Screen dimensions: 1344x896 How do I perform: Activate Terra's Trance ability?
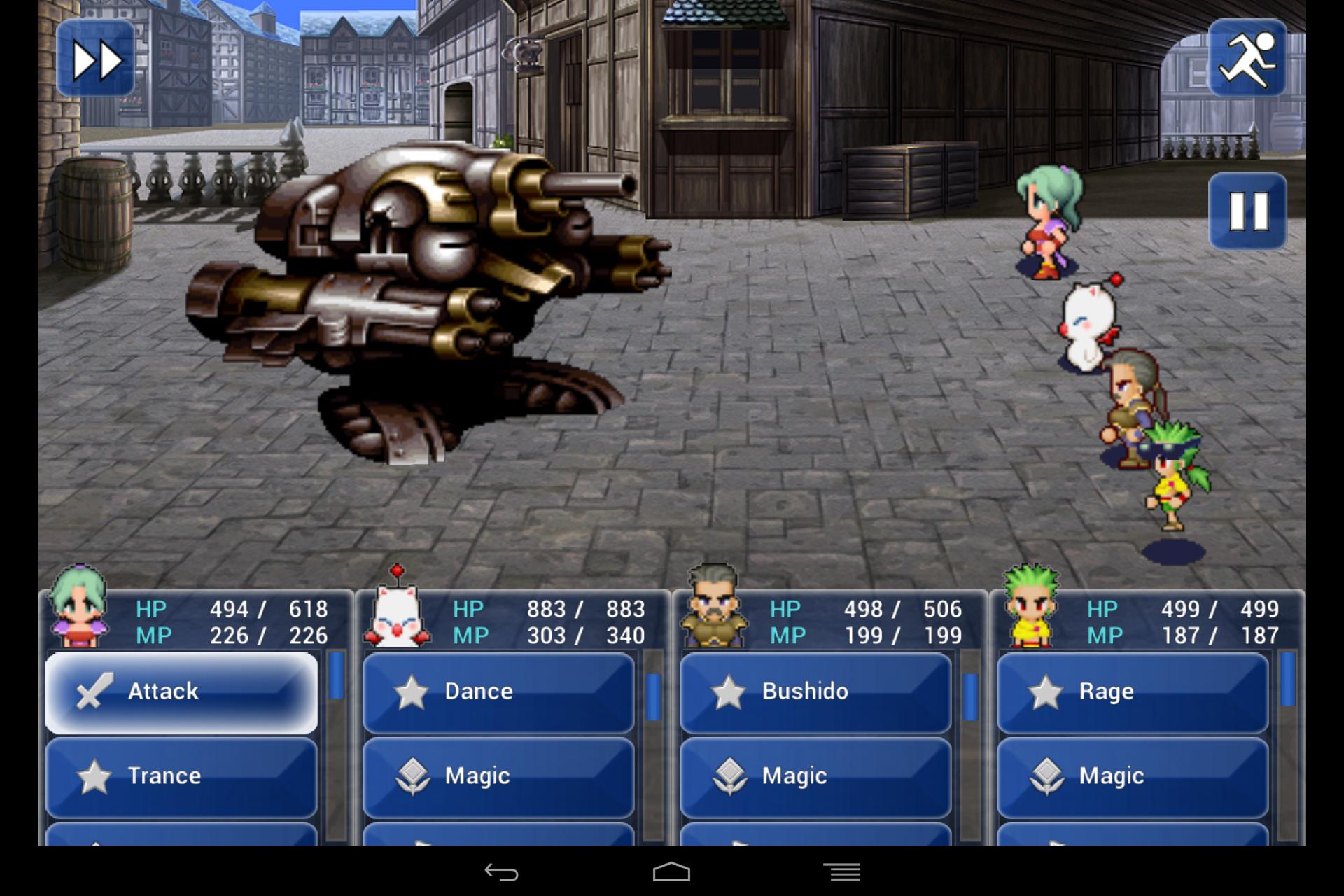[181, 776]
